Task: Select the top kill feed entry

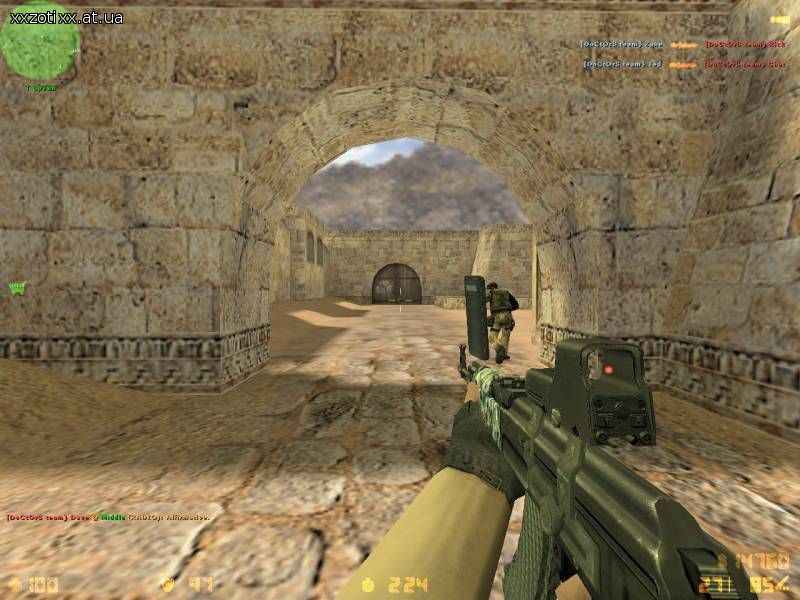Action: tap(685, 44)
